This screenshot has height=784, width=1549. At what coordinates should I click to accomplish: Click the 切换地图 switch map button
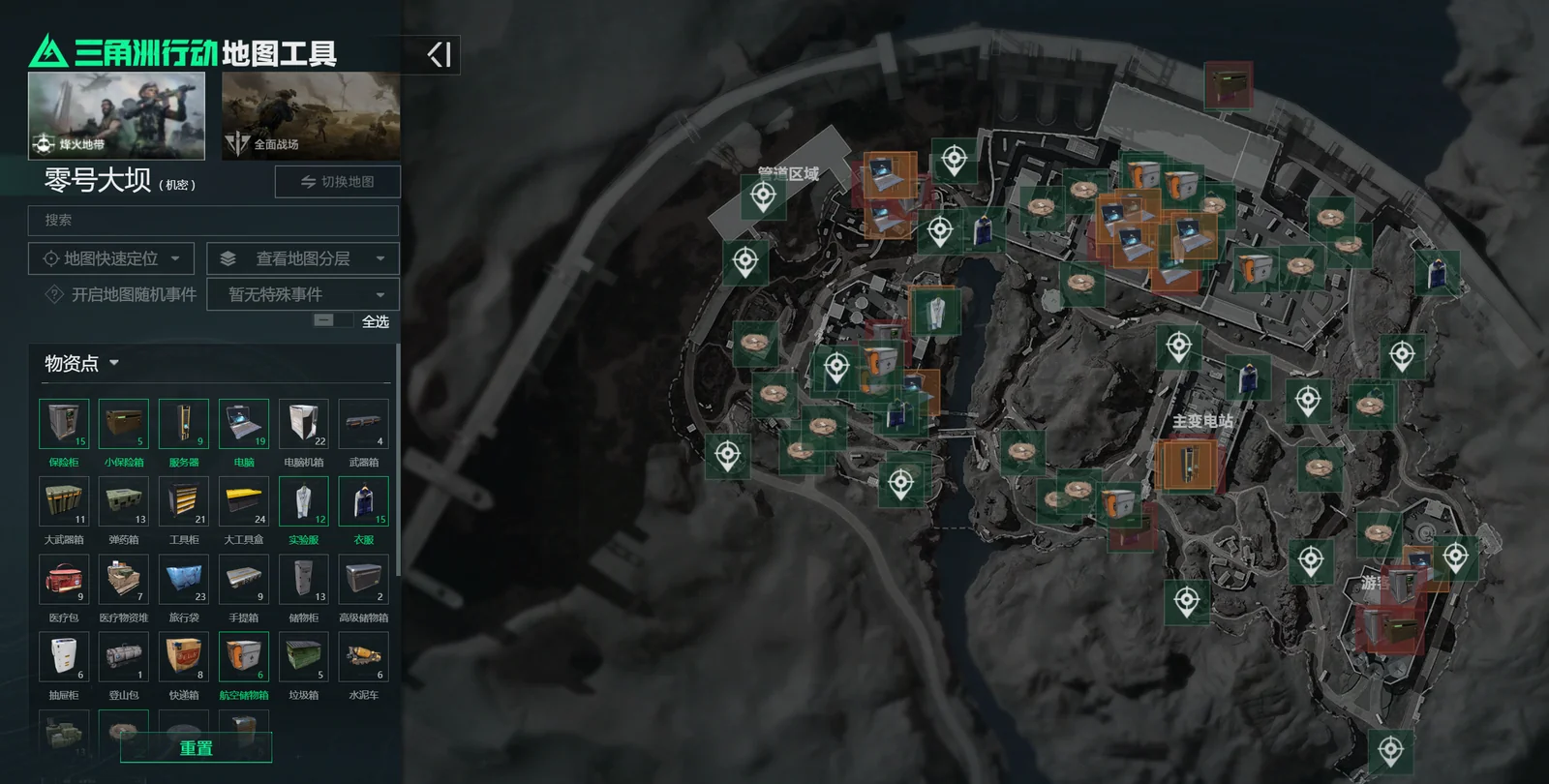click(337, 182)
